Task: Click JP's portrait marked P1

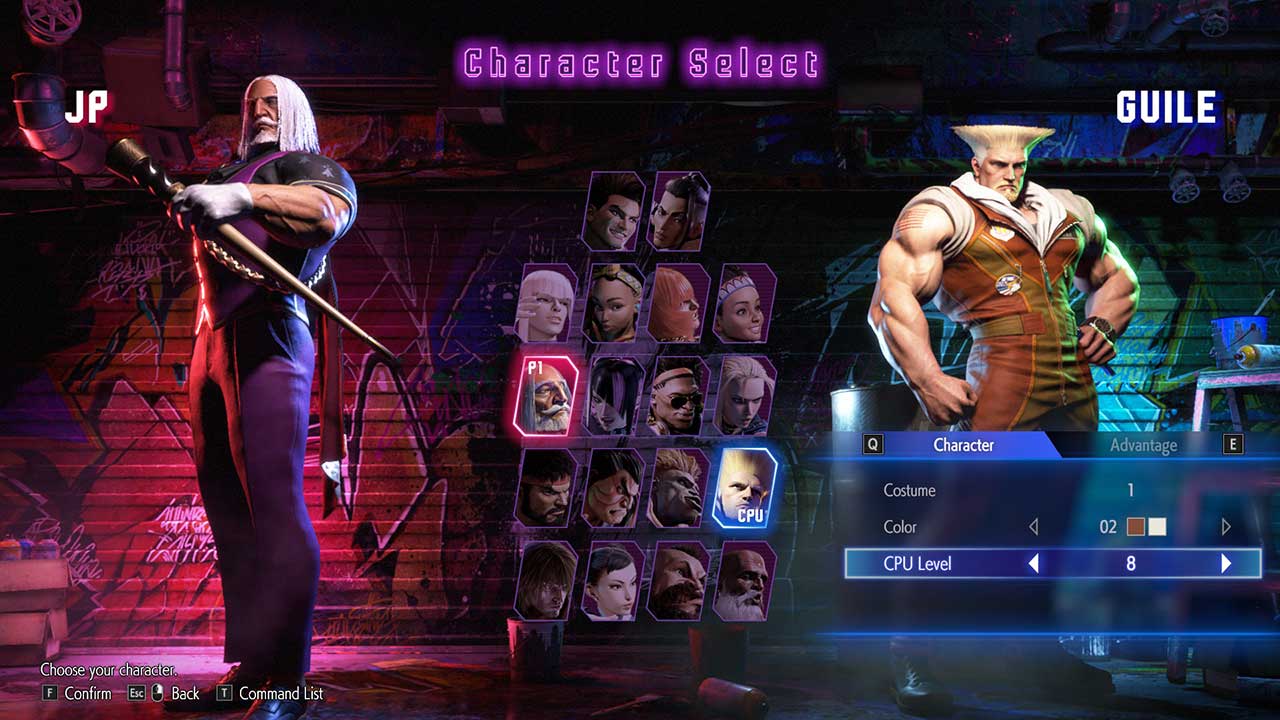Action: point(546,395)
